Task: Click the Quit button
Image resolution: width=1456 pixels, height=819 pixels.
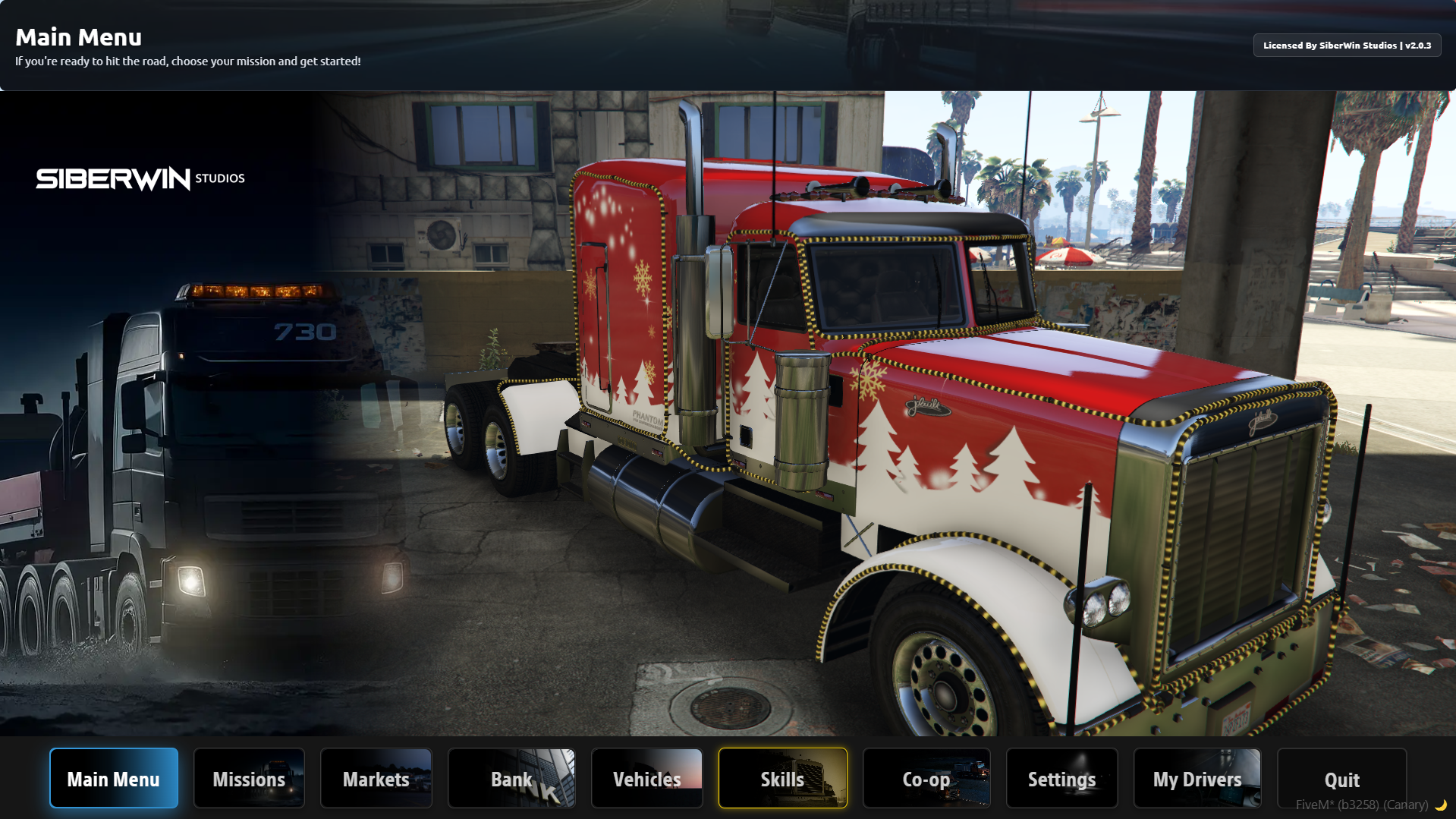Action: (x=1341, y=779)
